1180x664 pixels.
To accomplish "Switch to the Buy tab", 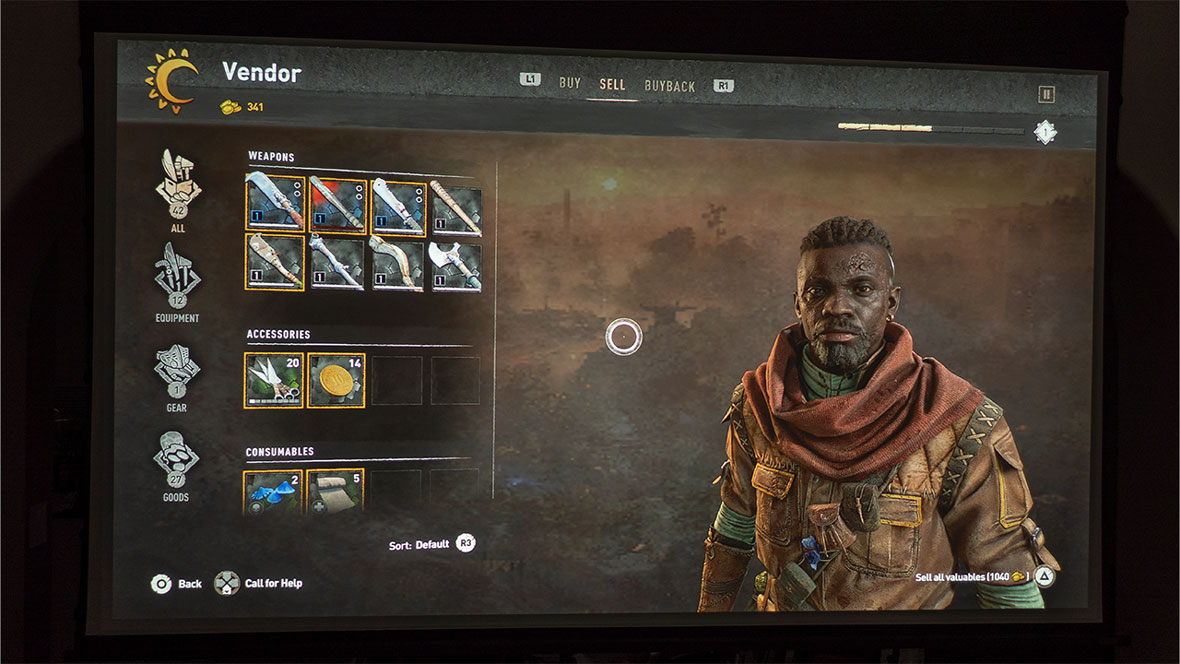I will (569, 84).
